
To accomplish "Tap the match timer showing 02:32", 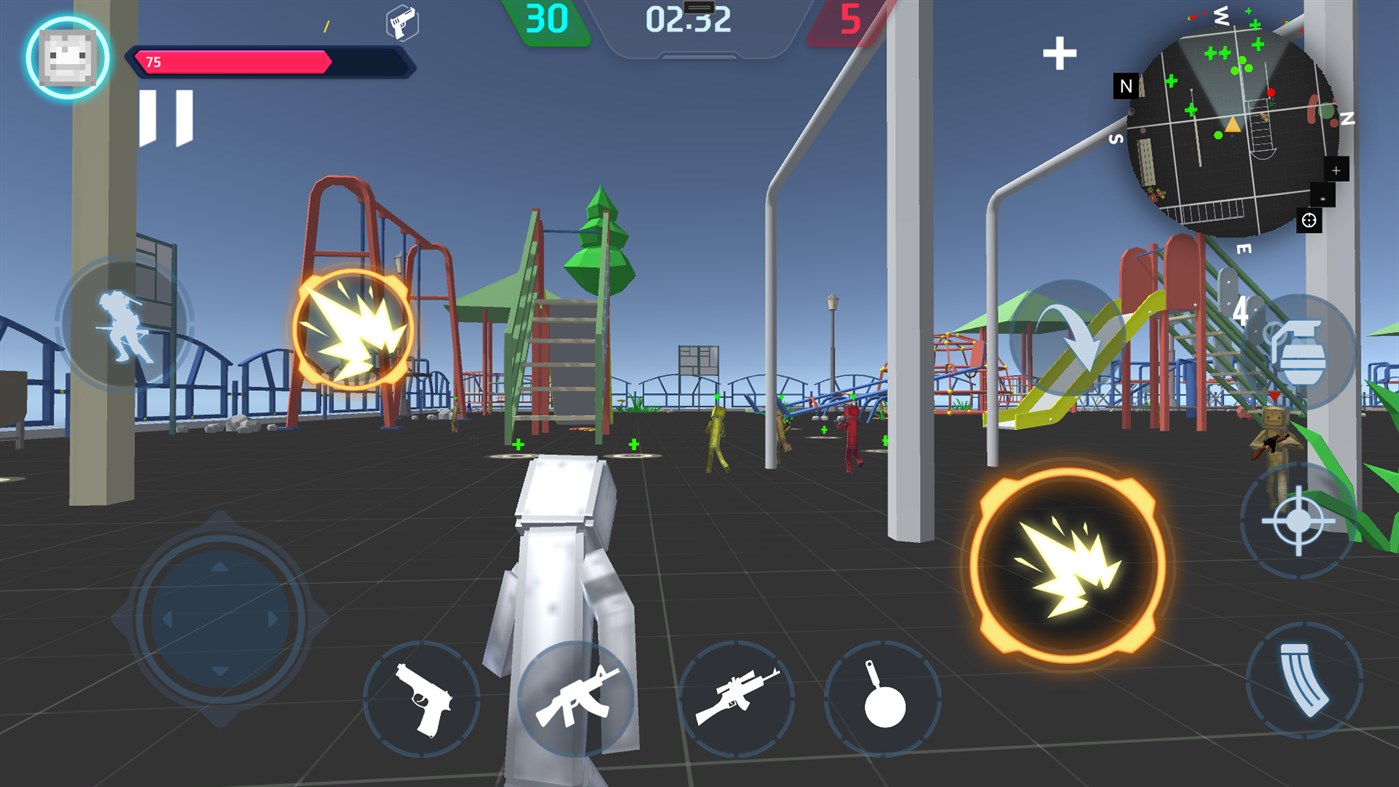I will tap(688, 20).
